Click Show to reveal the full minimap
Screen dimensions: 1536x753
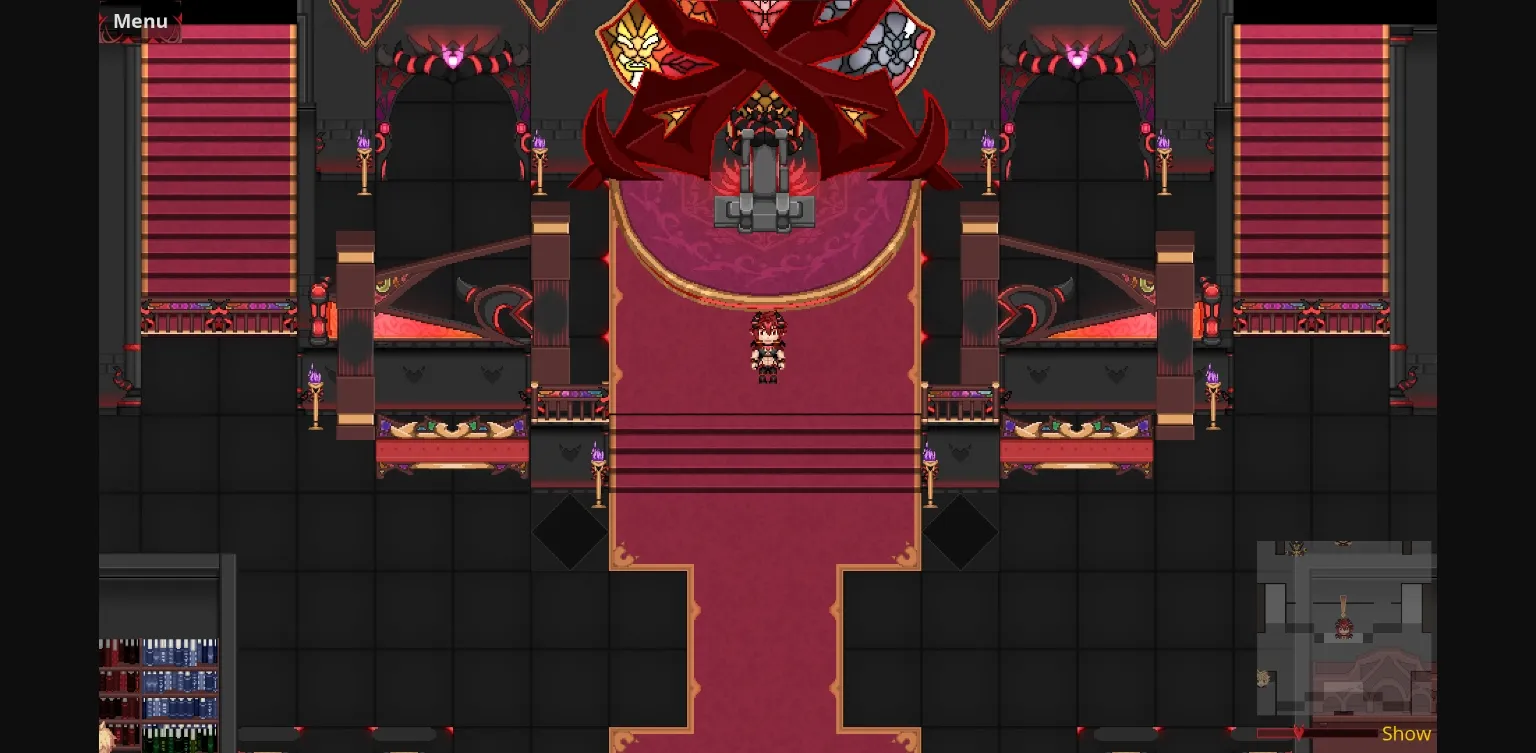point(1405,733)
